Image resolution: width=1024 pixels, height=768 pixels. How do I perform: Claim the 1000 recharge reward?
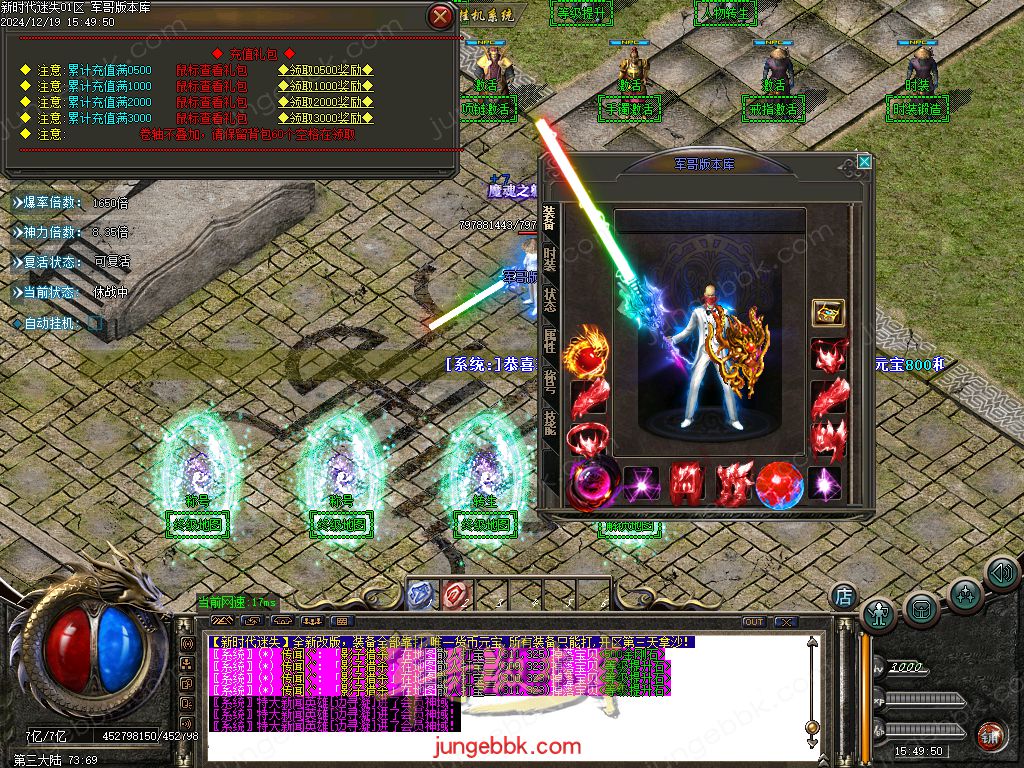(x=326, y=86)
